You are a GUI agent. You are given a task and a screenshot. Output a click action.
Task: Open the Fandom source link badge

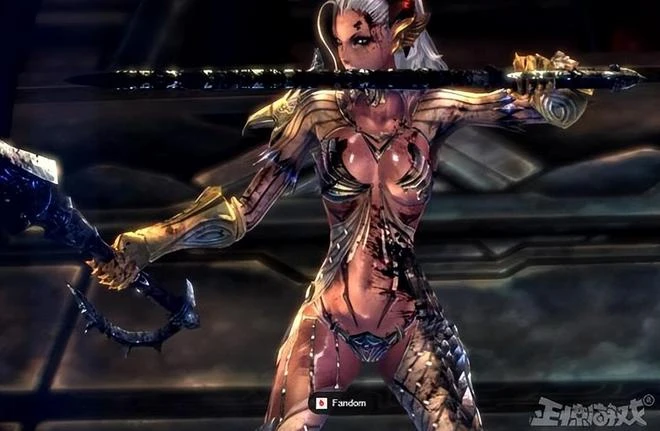click(343, 403)
